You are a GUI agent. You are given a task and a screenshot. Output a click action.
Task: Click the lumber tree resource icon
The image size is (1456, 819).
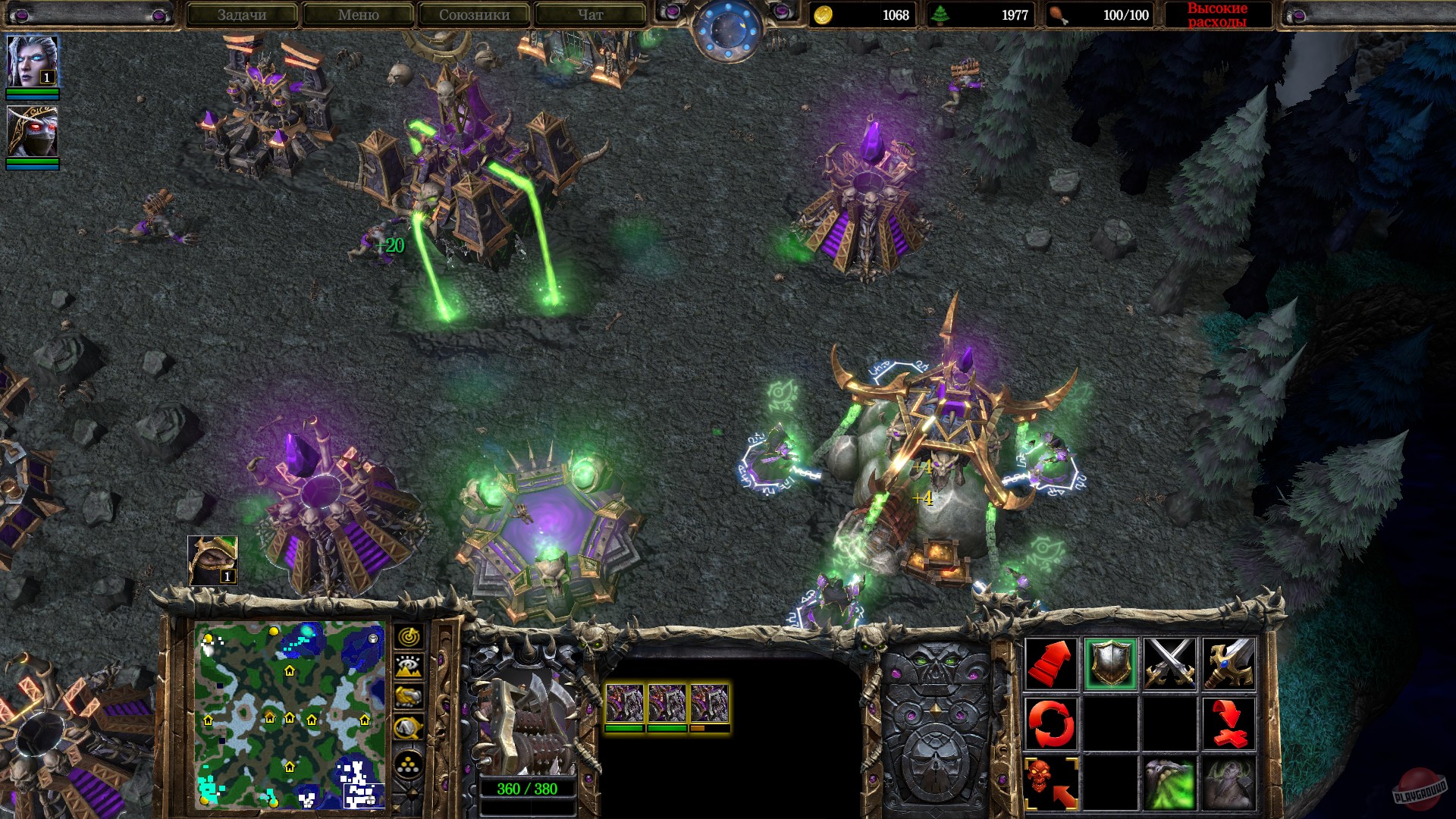coord(938,14)
